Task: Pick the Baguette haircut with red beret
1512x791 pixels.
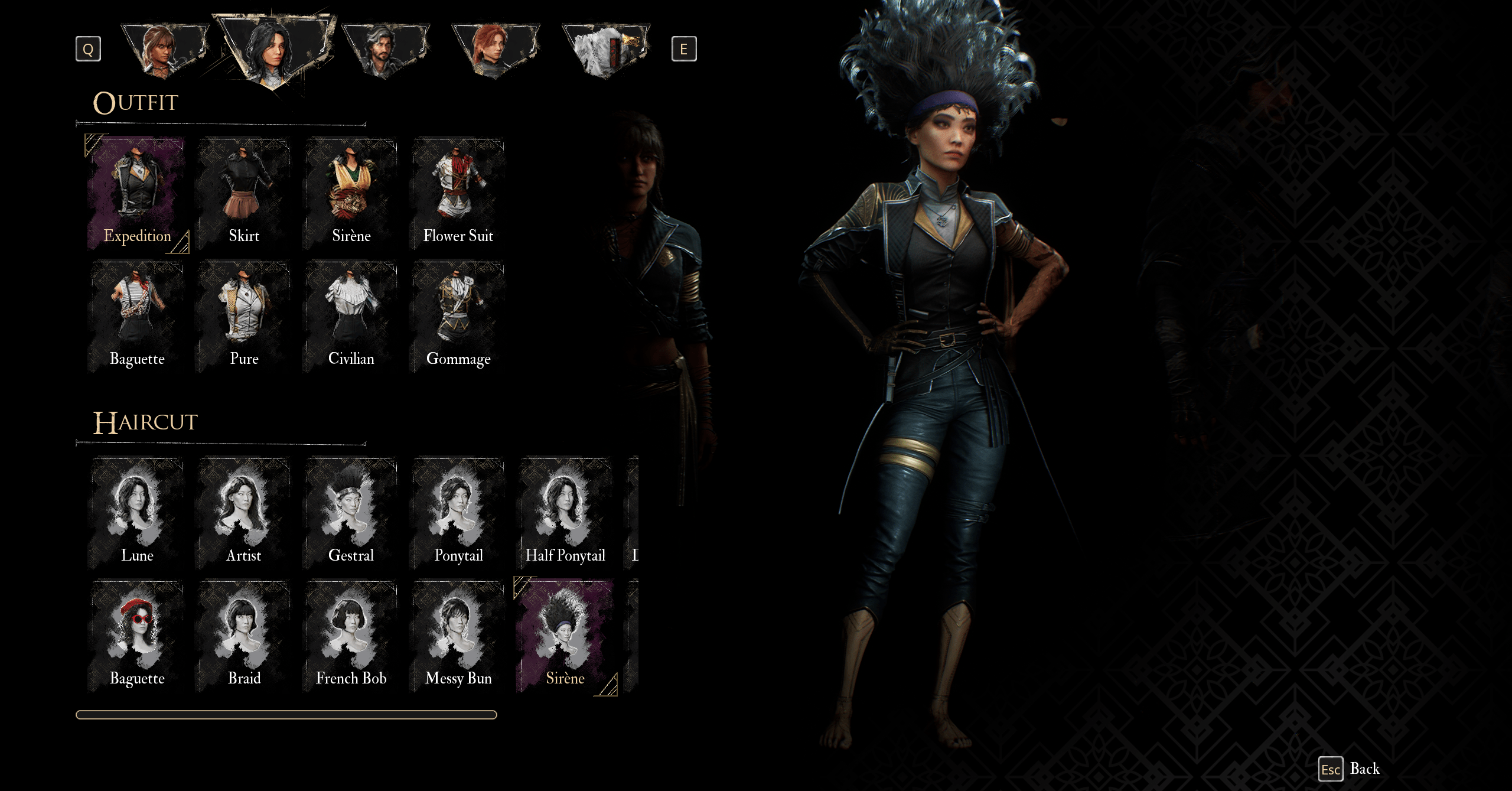Action: [137, 636]
